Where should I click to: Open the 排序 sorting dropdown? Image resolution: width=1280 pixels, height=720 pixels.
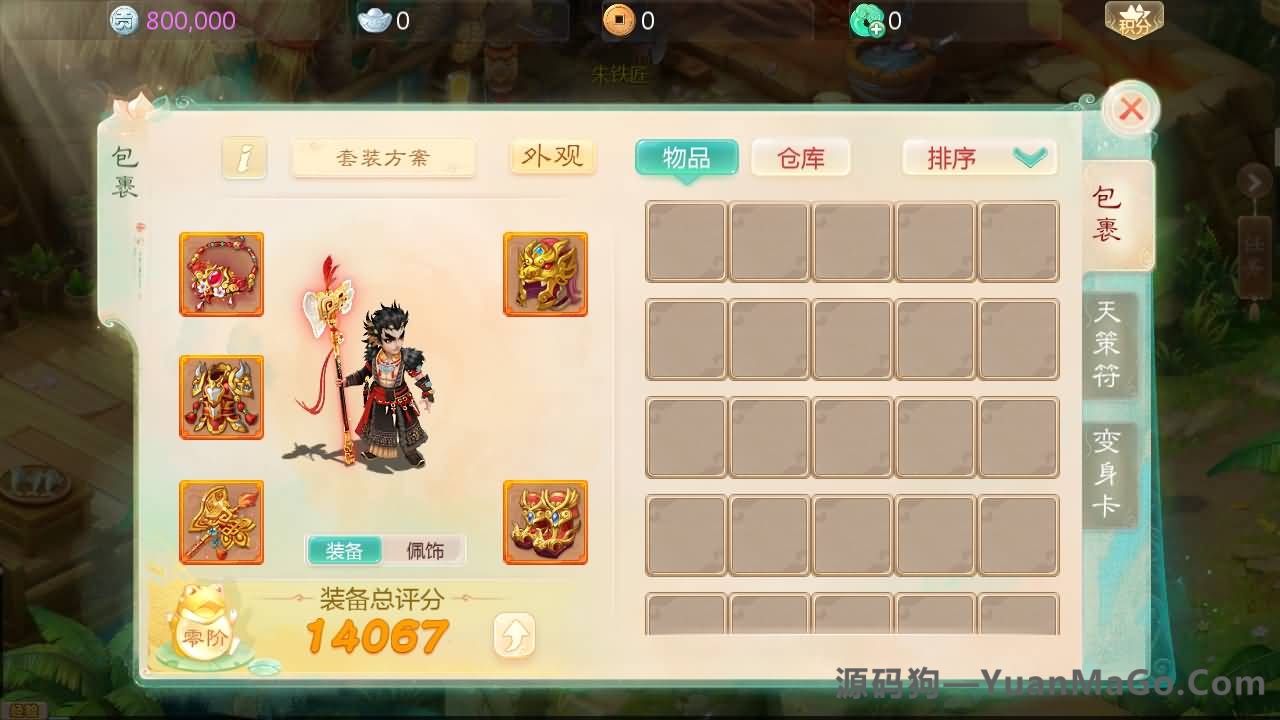click(x=978, y=158)
